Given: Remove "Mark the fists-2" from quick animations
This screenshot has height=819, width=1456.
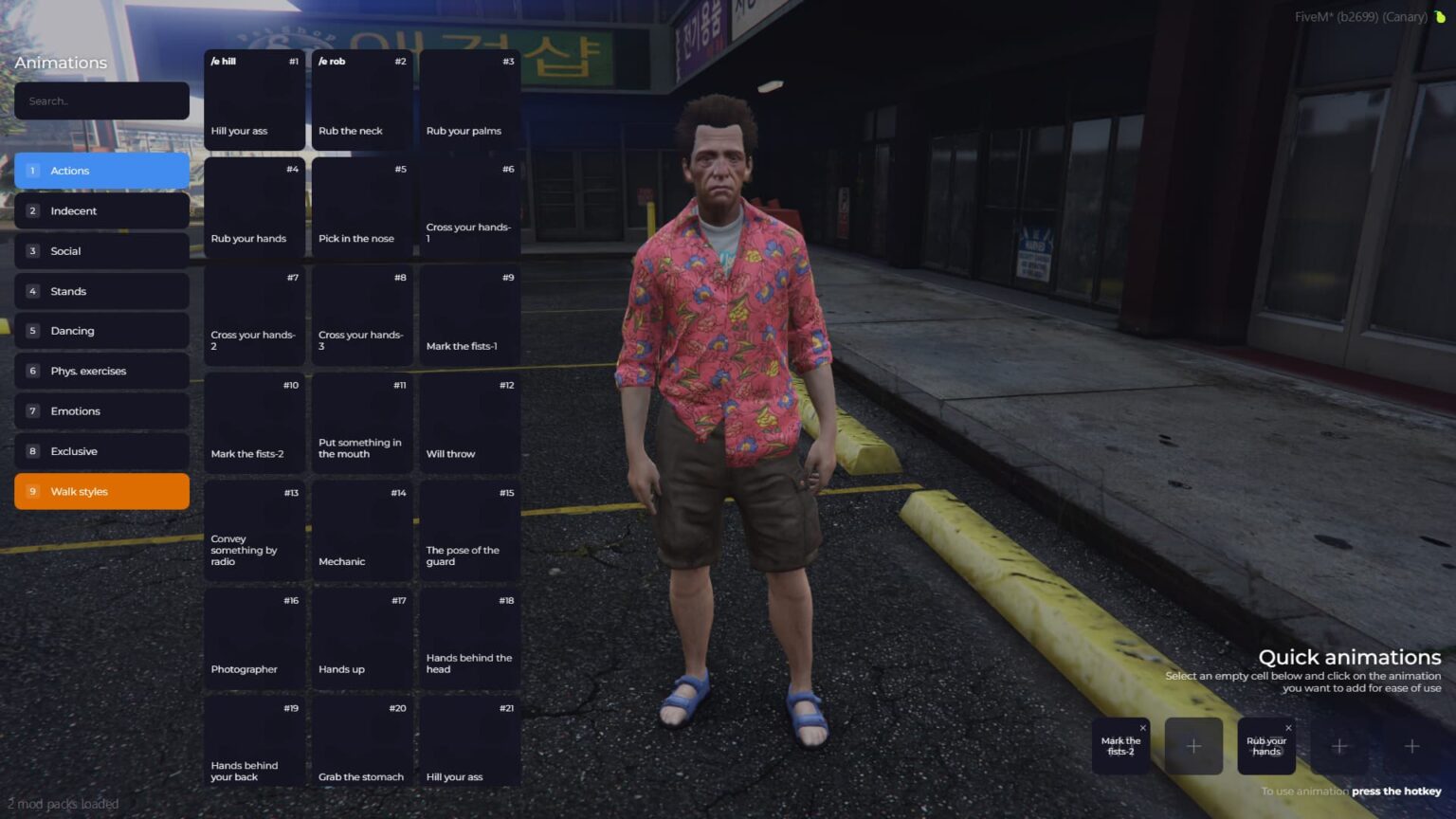Looking at the screenshot, I should pos(1142,727).
